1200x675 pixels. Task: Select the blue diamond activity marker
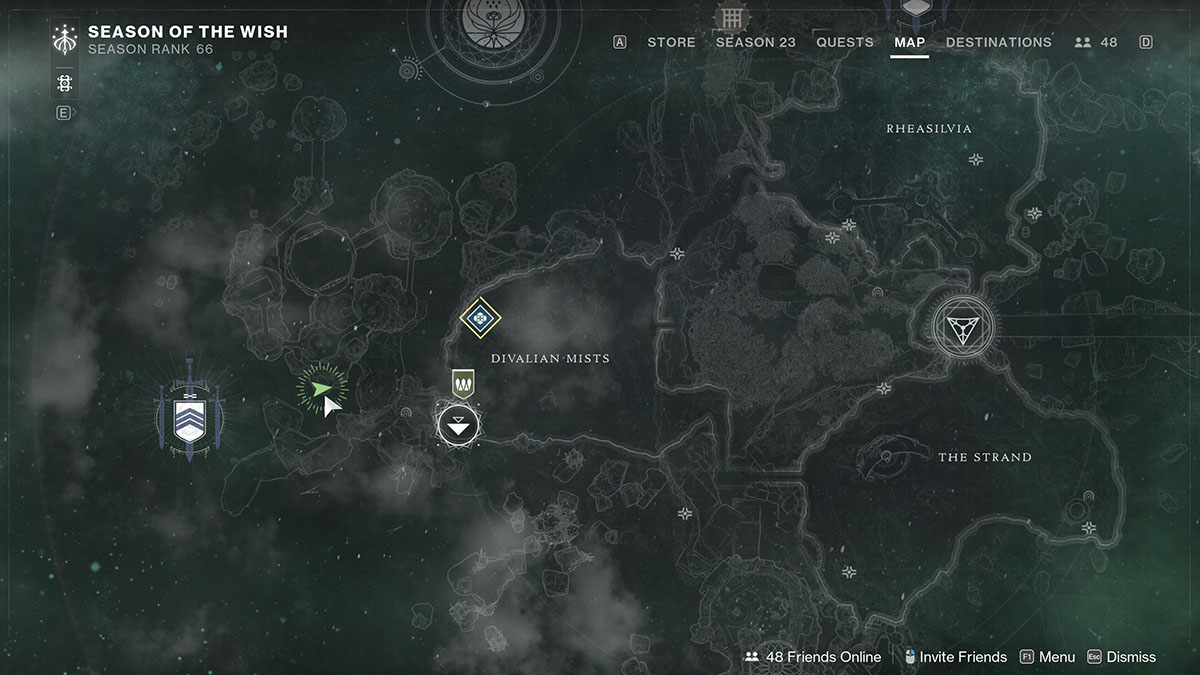pos(480,318)
